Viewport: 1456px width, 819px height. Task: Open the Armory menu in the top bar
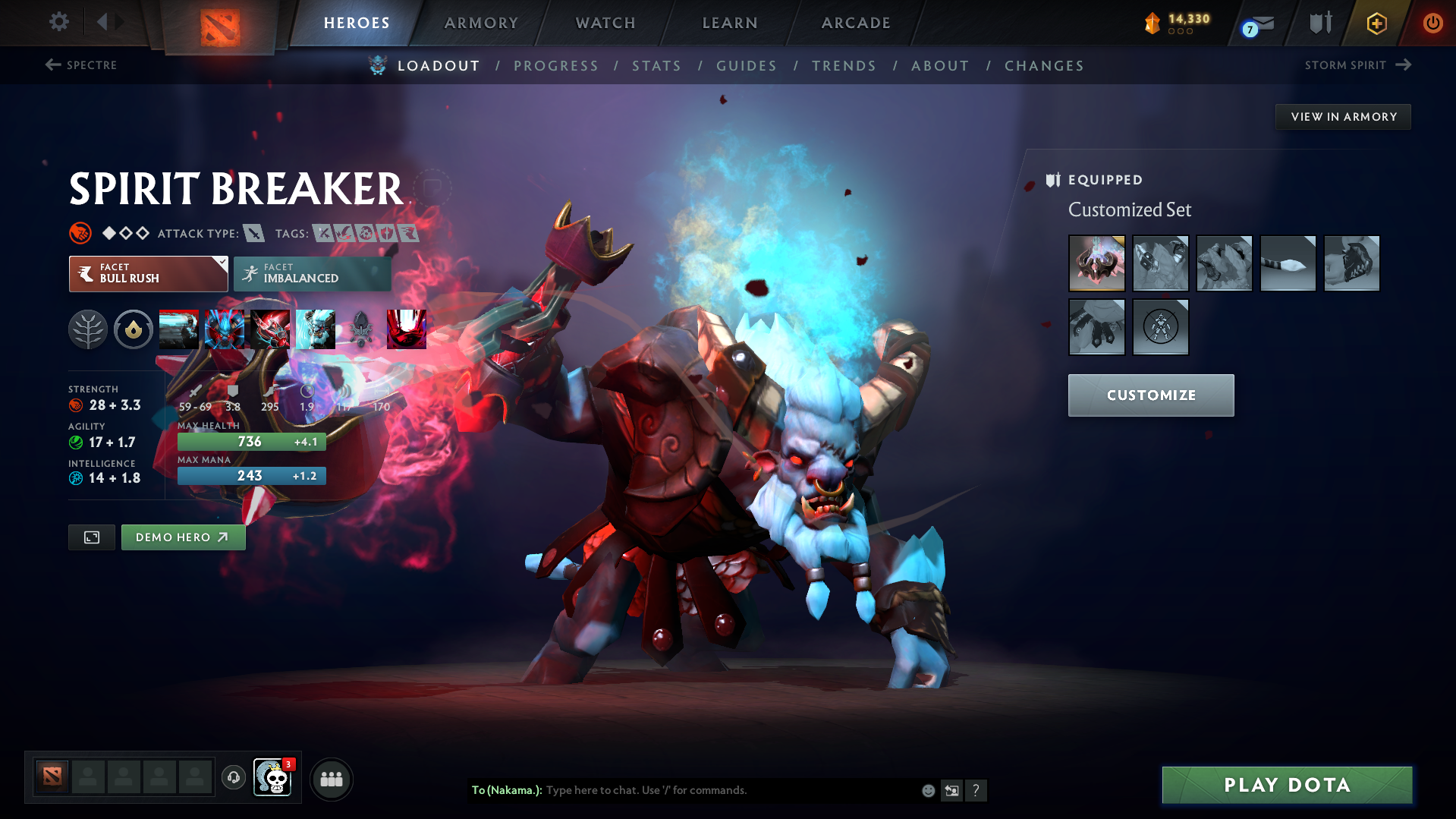click(x=481, y=23)
